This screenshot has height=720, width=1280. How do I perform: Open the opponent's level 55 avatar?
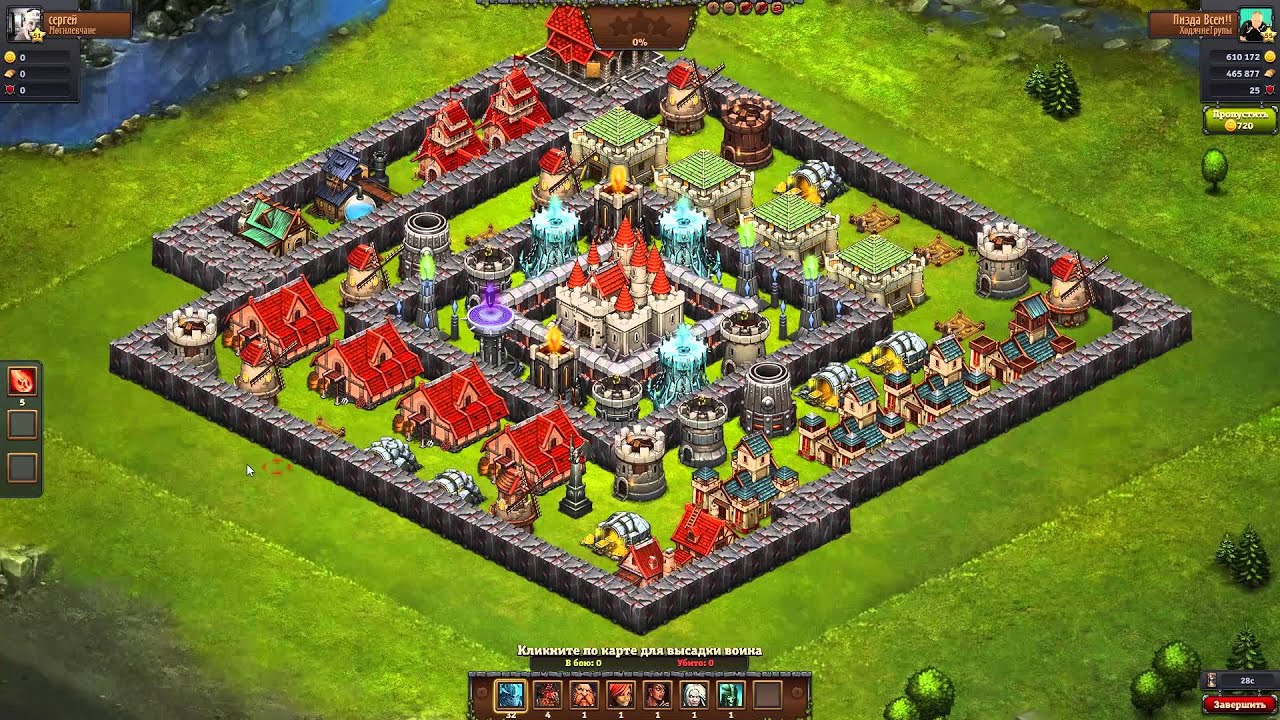pos(1254,25)
